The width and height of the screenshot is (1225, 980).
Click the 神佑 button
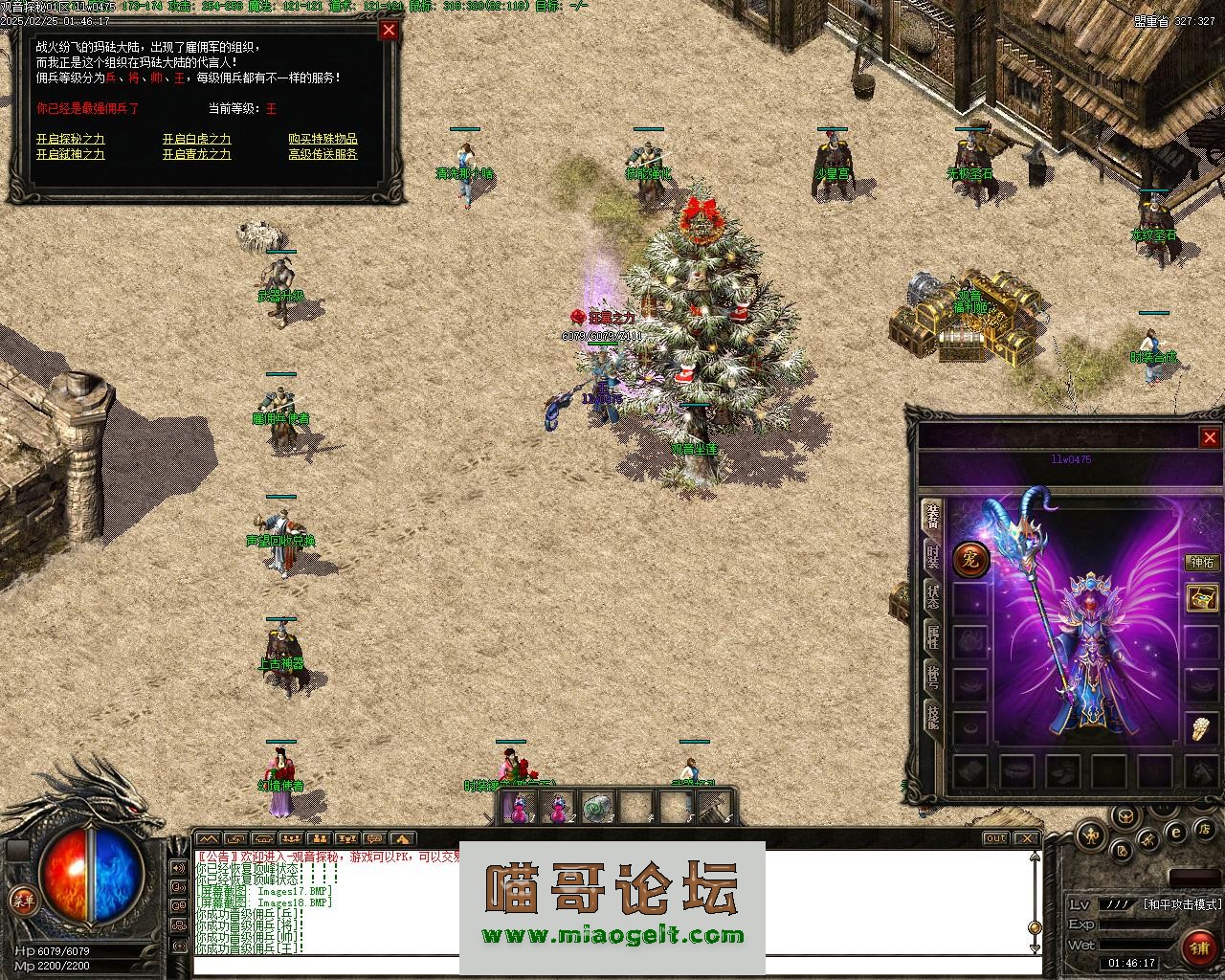(1201, 563)
